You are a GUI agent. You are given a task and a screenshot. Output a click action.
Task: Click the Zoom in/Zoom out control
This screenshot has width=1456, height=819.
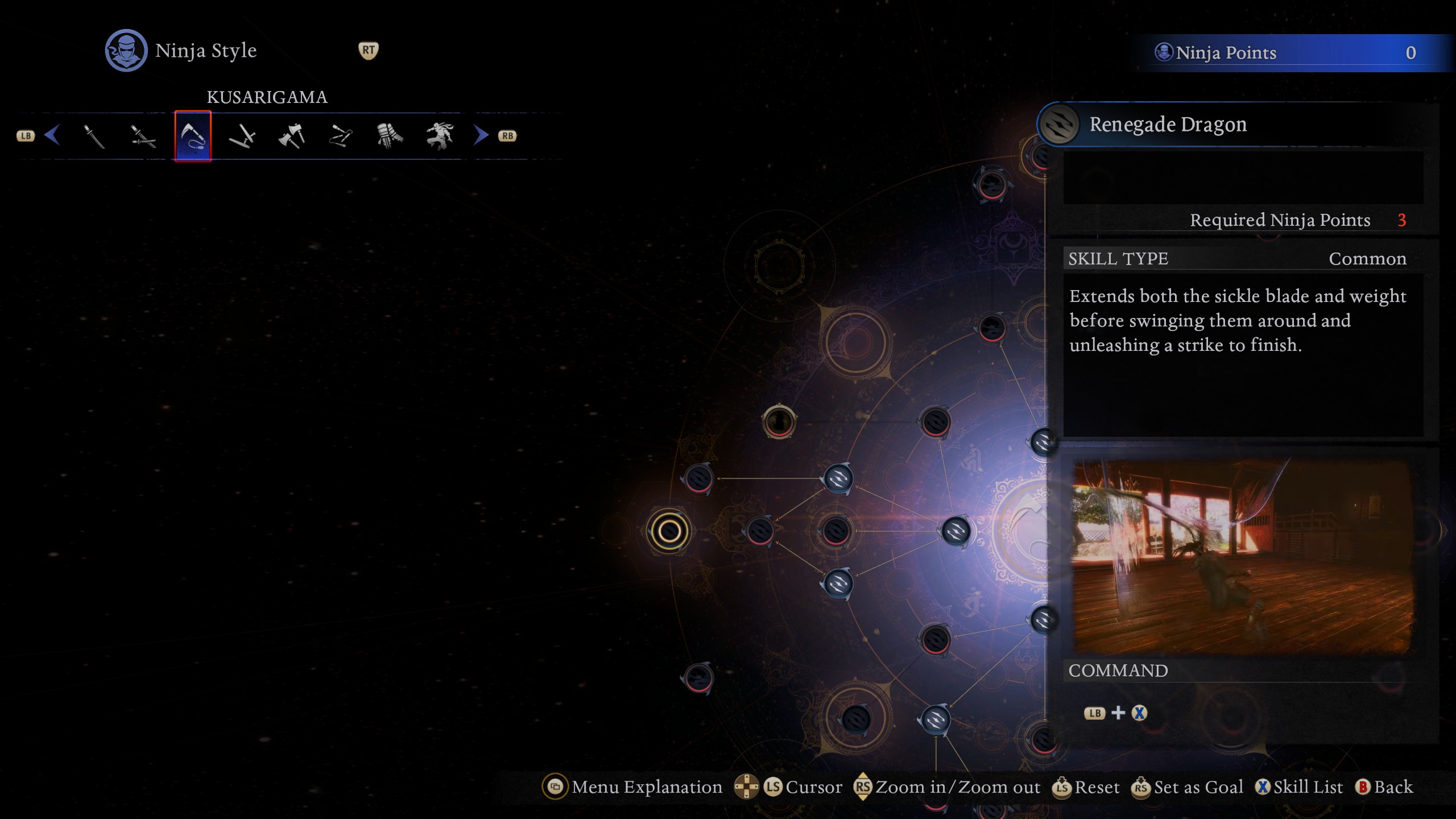pyautogui.click(x=948, y=787)
